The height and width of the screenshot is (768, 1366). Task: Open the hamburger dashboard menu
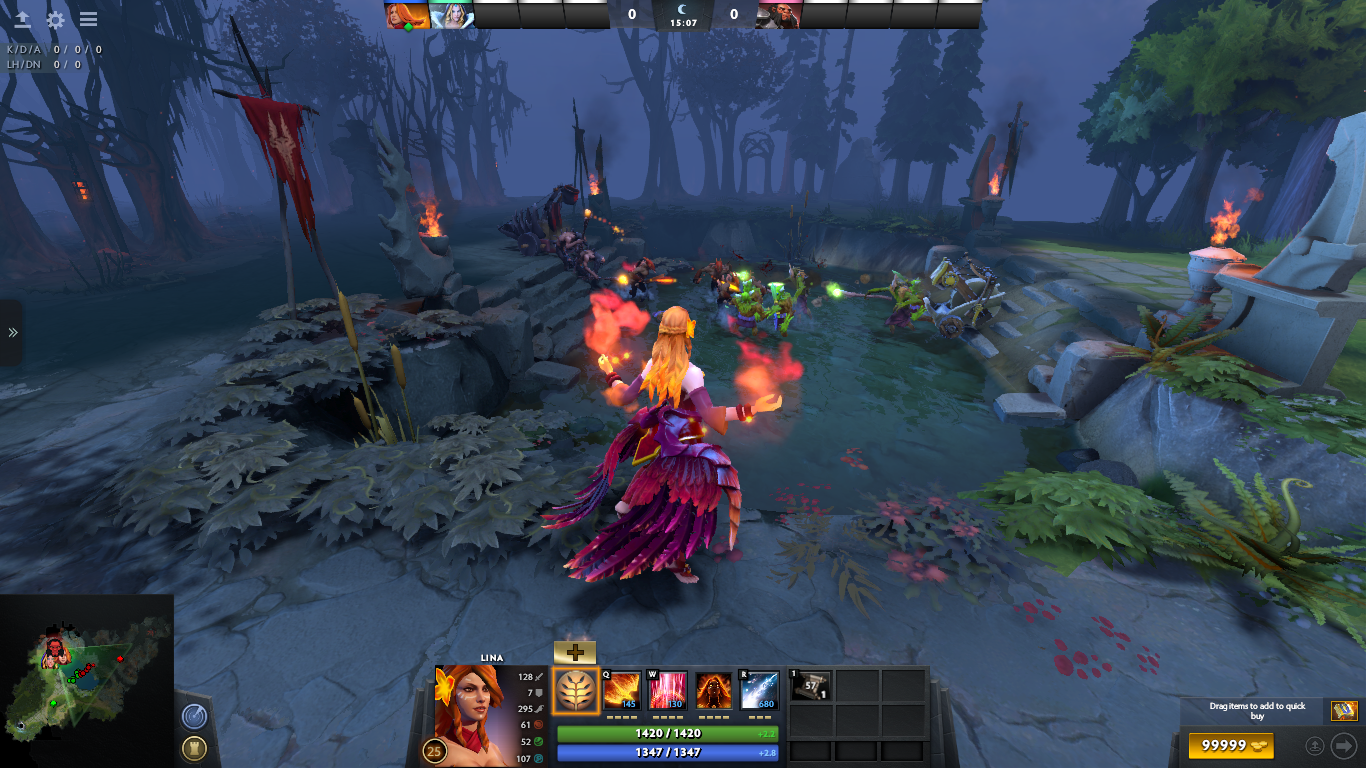coord(89,20)
